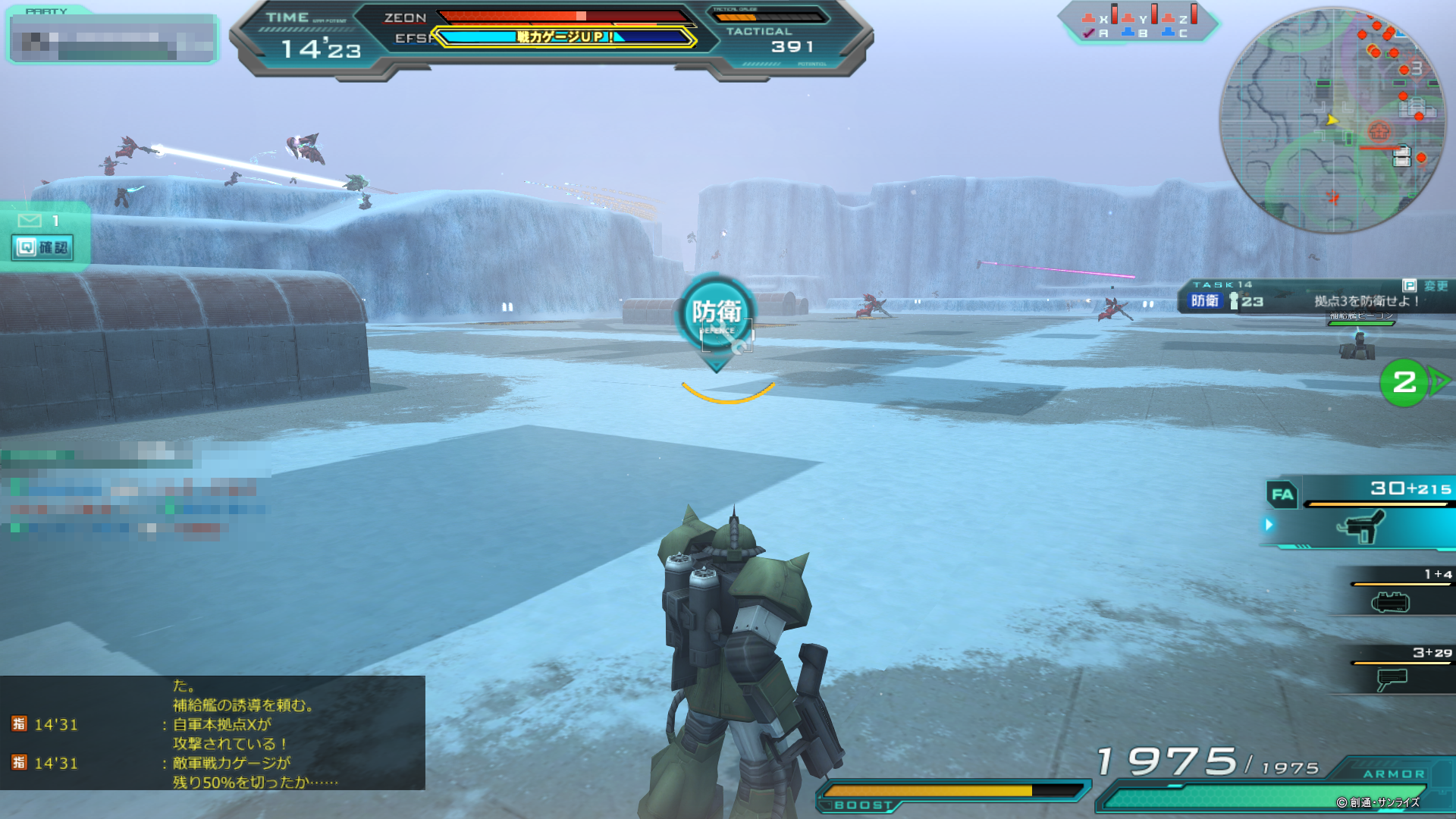The image size is (1456, 819).
Task: Click the base X Y Z status indicator
Action: [x=1137, y=23]
